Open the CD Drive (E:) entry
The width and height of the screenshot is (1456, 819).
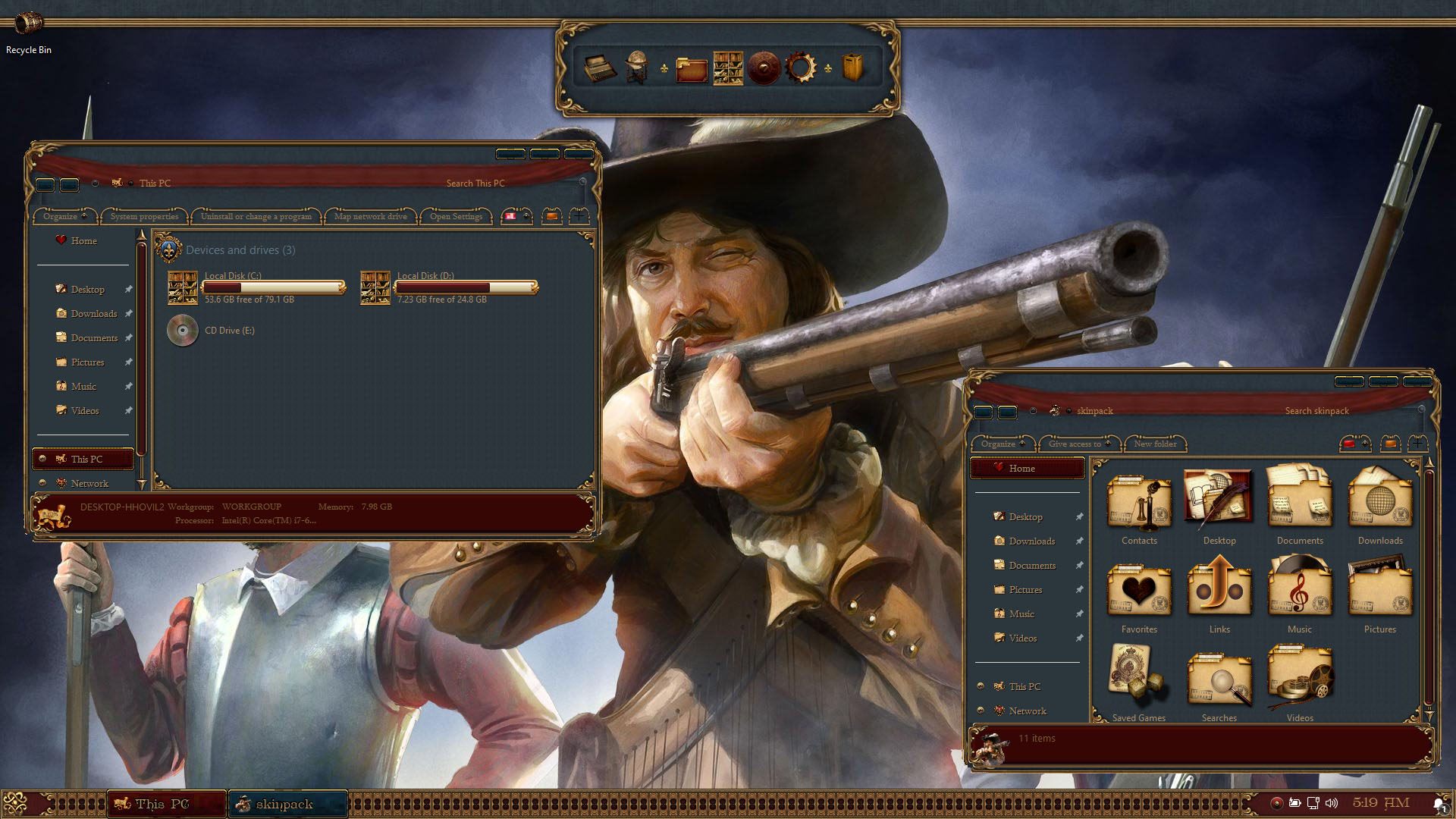tap(183, 331)
